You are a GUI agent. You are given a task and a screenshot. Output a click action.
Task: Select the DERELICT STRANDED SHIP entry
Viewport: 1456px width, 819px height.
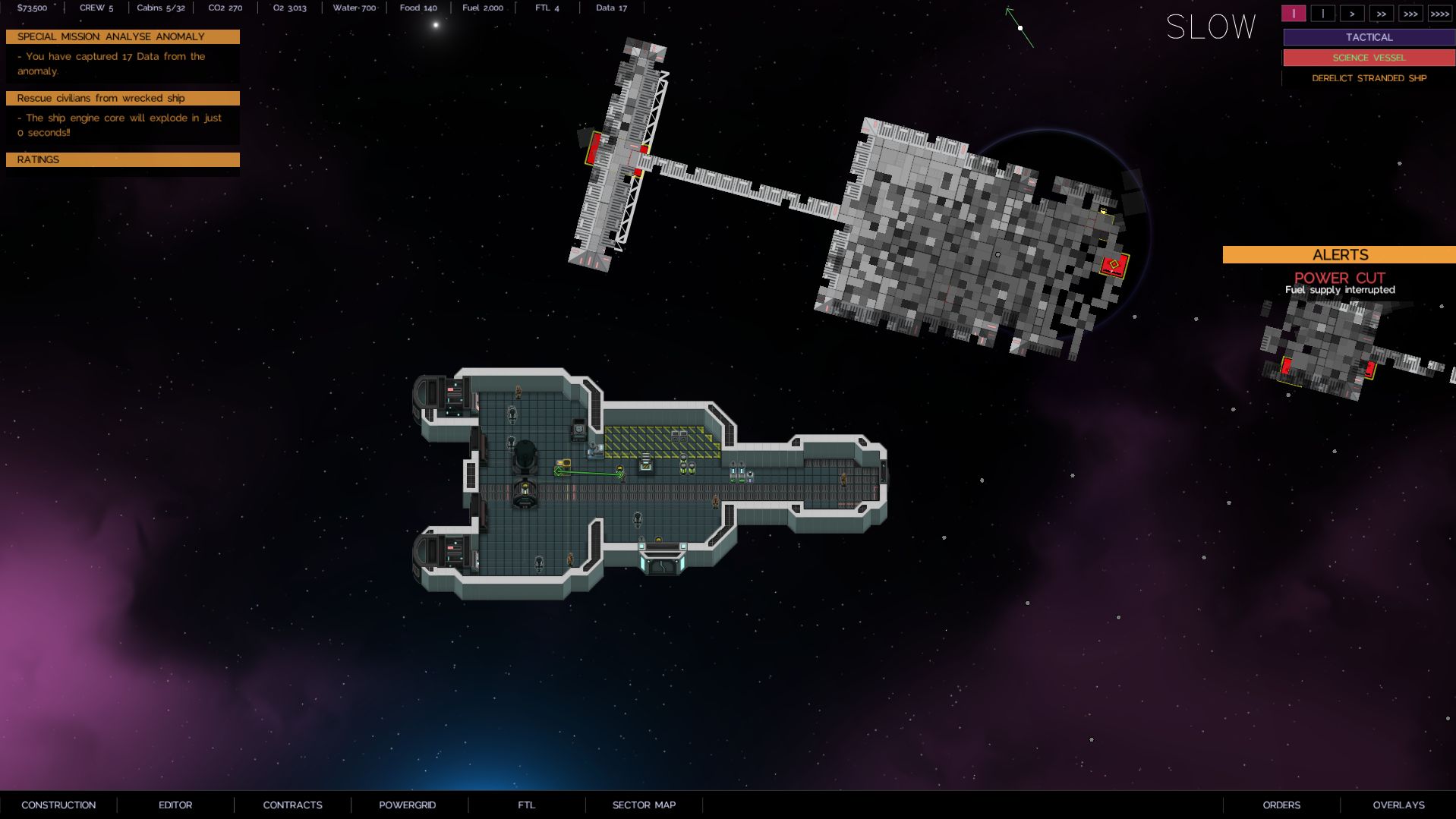click(x=1369, y=77)
